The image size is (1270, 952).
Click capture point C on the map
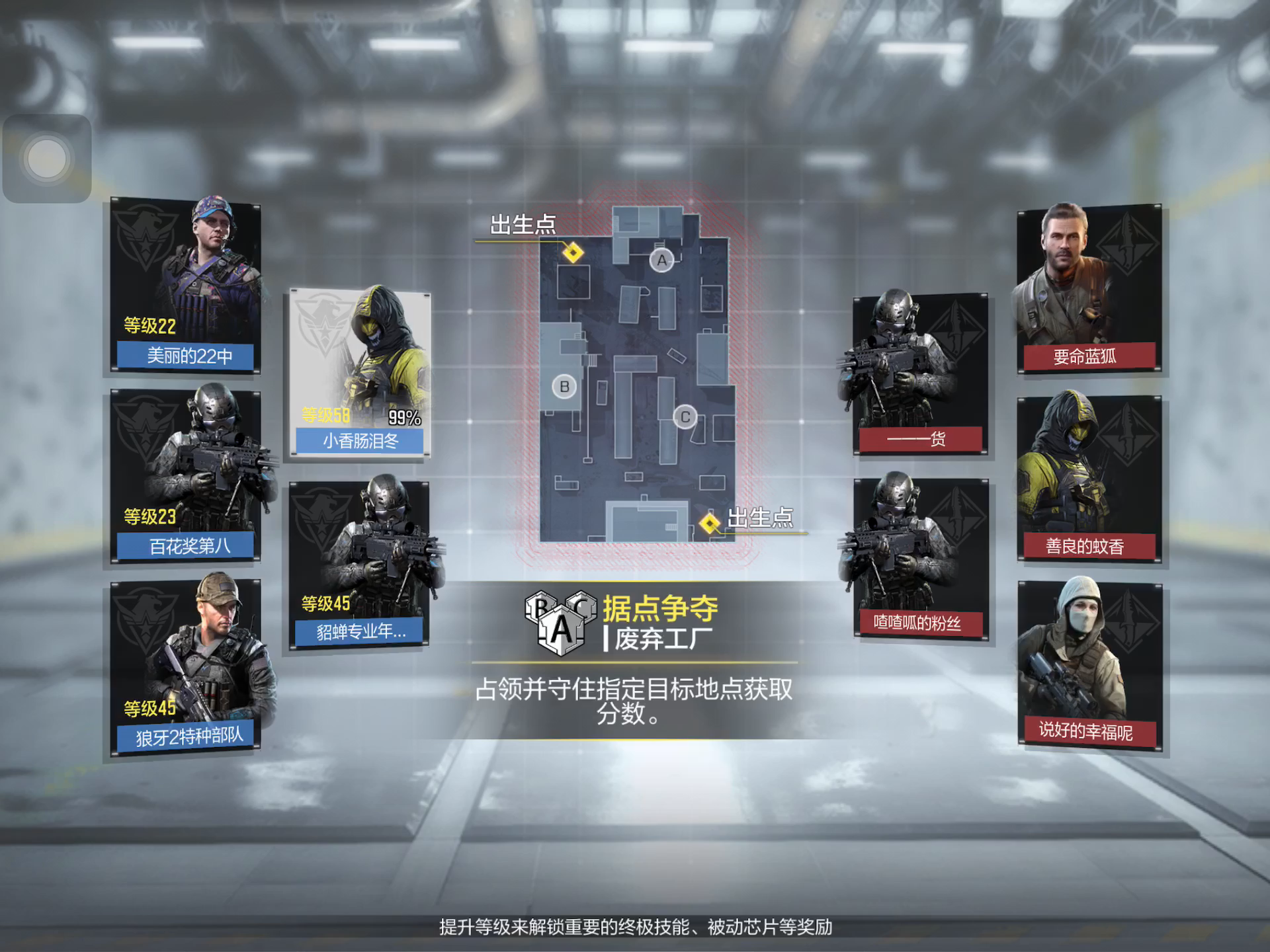click(x=685, y=417)
